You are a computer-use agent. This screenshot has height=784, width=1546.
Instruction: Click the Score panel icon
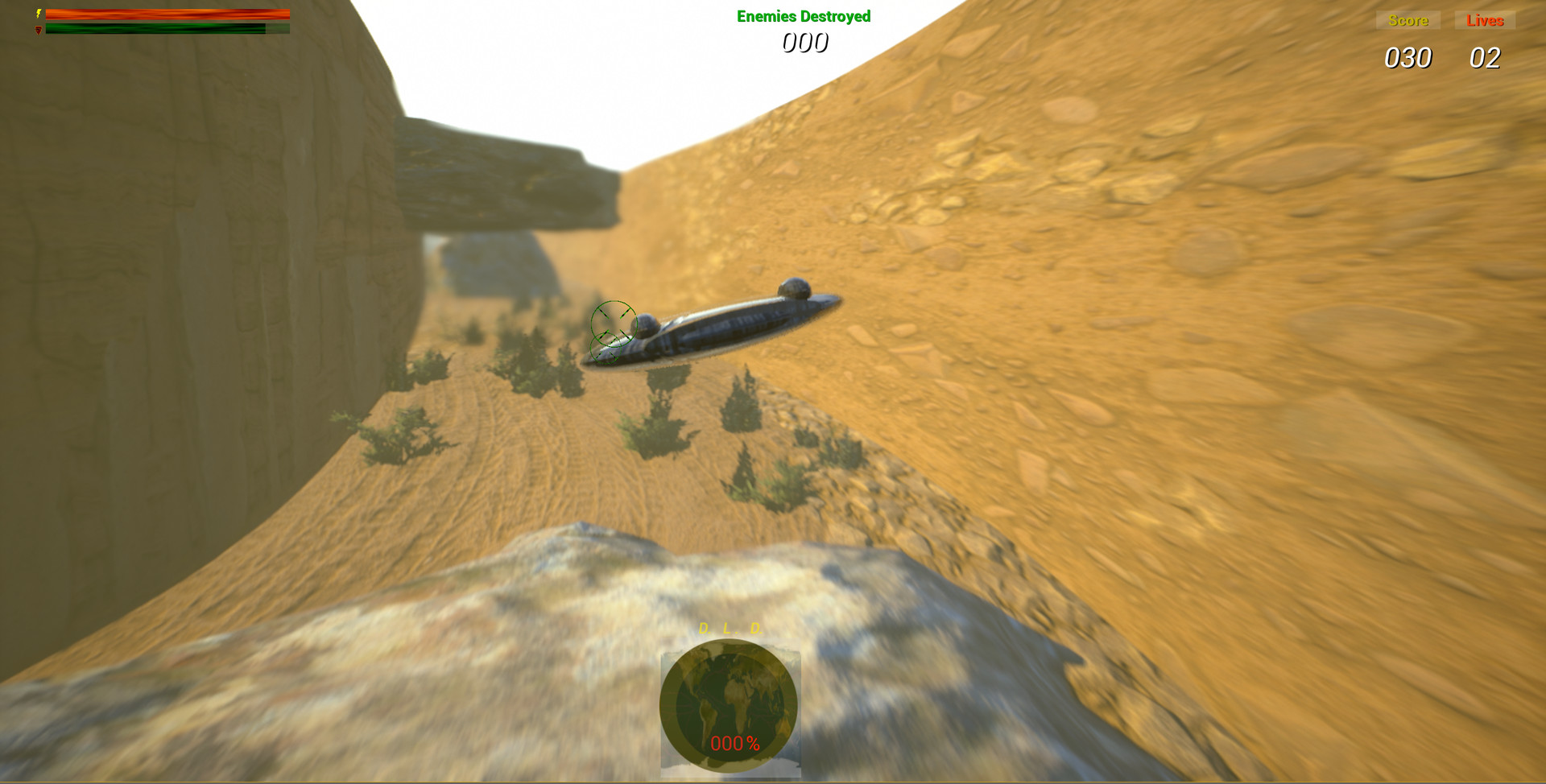1407,20
